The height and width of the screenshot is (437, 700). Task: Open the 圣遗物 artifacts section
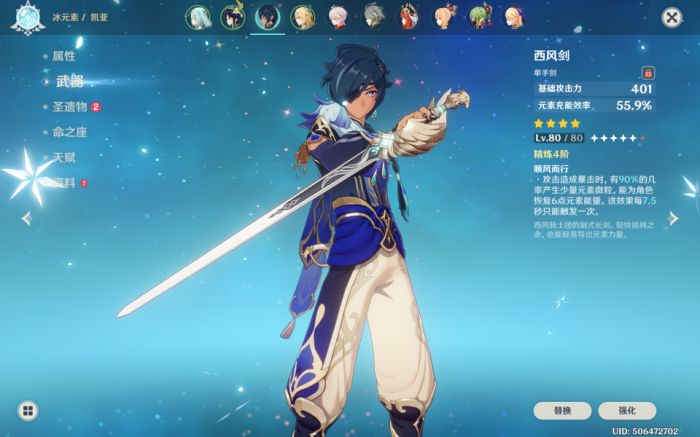click(69, 107)
